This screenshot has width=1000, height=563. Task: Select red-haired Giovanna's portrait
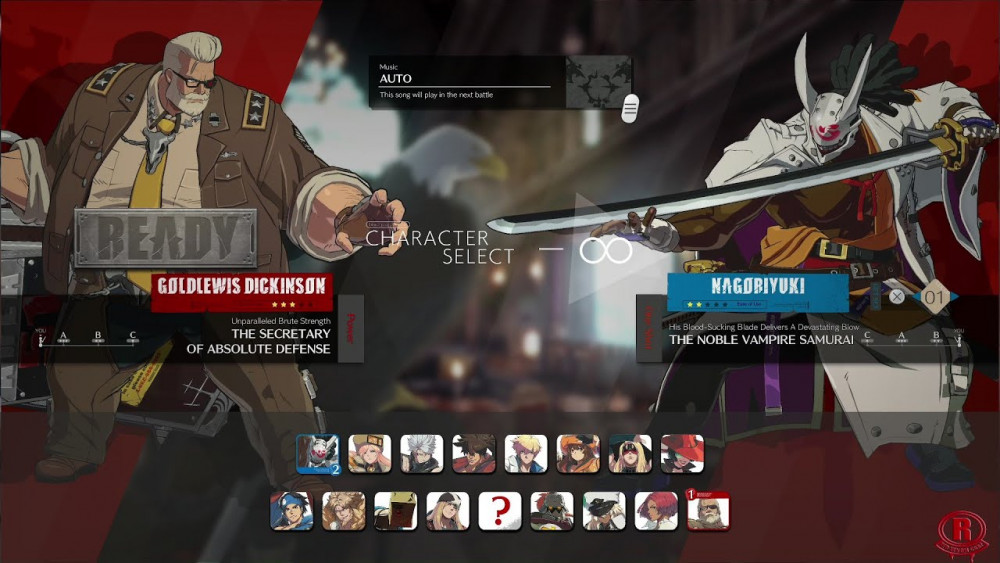[x=656, y=510]
